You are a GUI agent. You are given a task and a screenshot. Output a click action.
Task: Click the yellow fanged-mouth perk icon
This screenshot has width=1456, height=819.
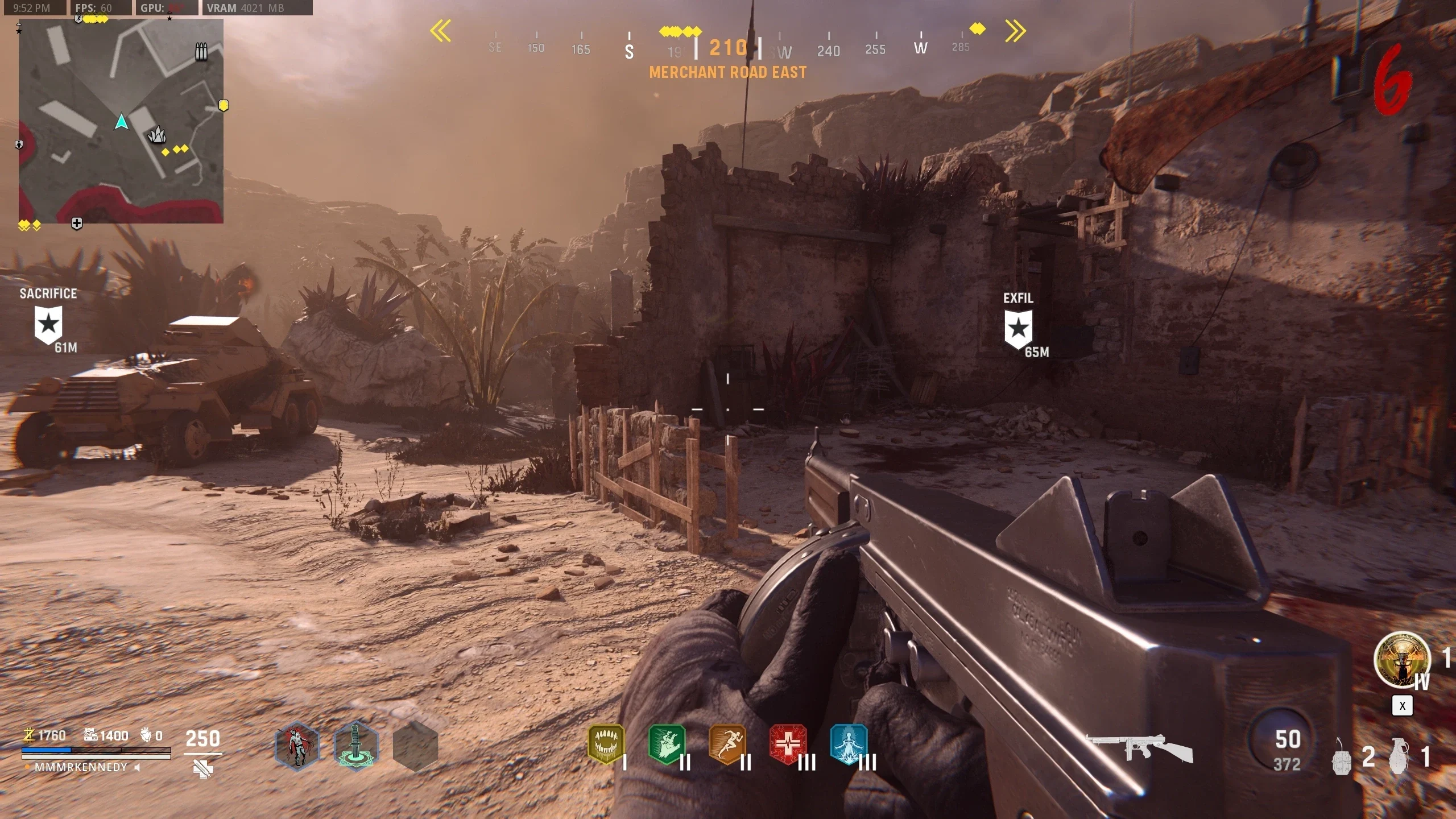click(606, 743)
